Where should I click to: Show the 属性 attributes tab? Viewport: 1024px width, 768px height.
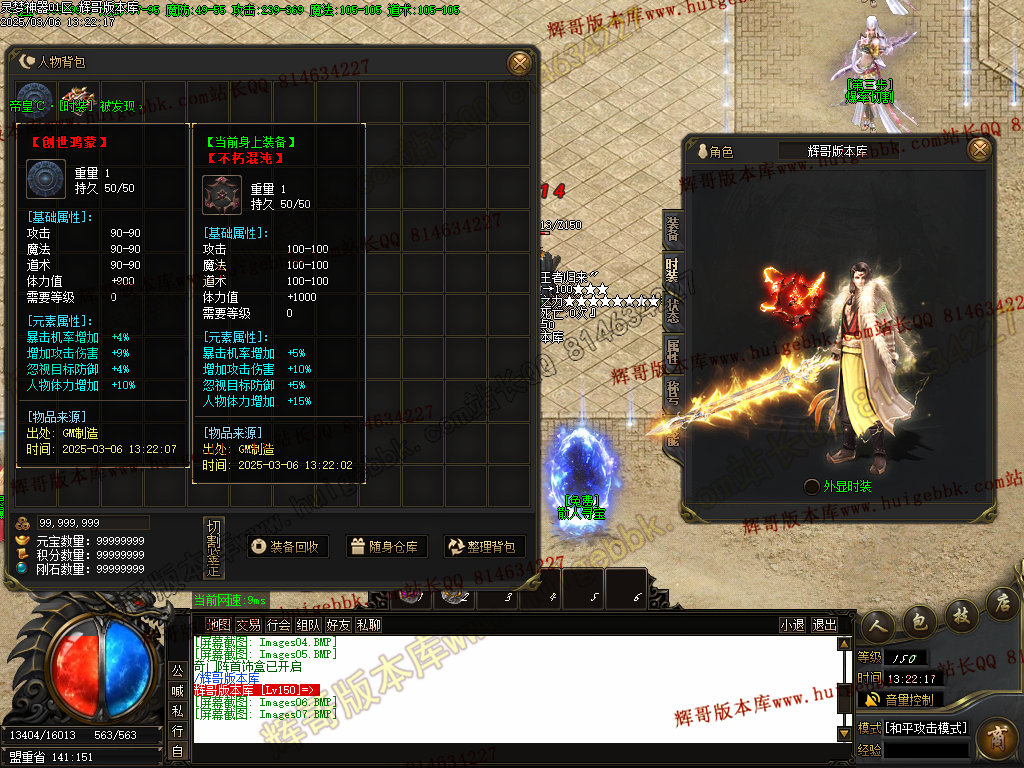(673, 350)
